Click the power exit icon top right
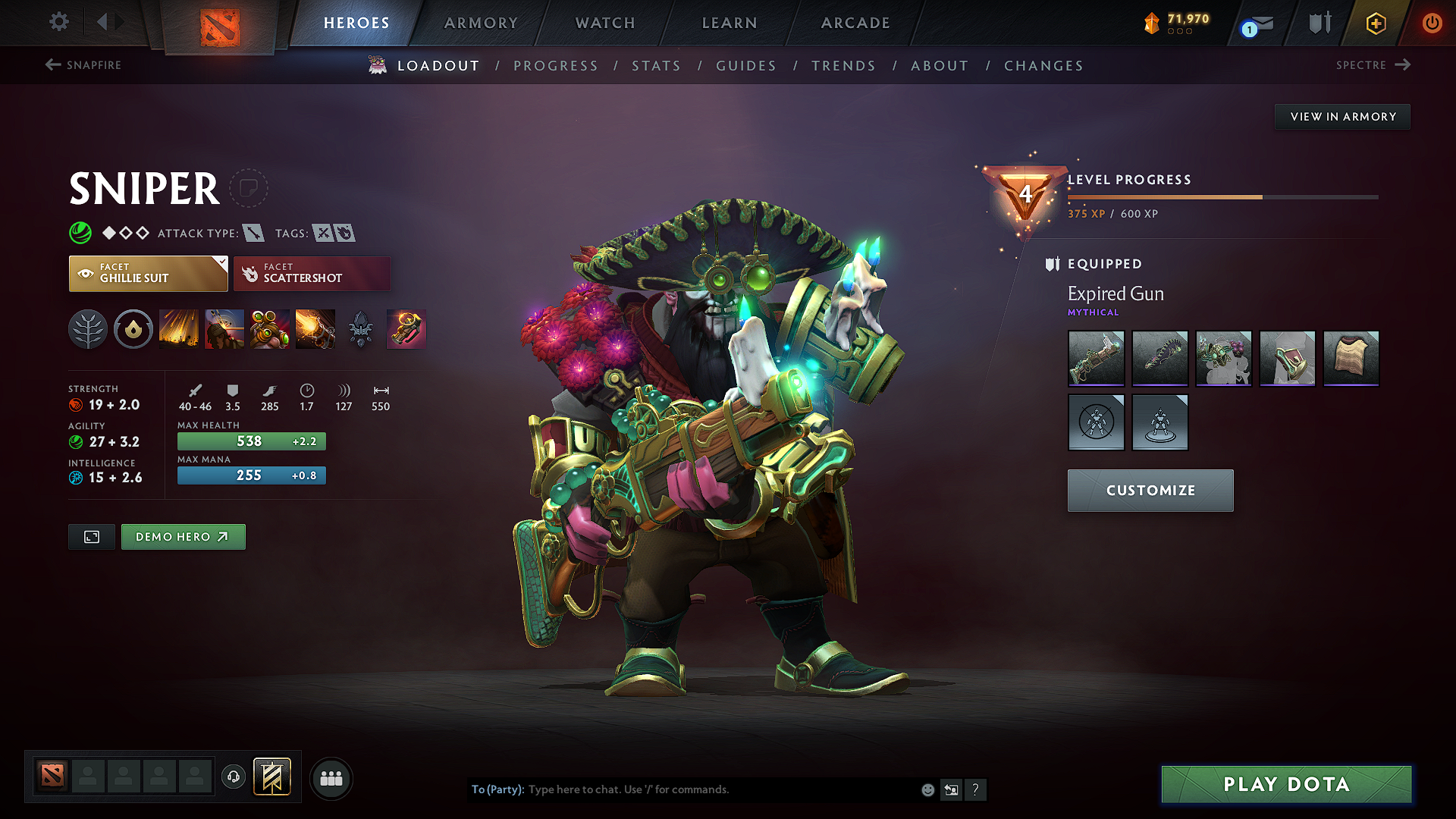Image resolution: width=1456 pixels, height=819 pixels. coord(1432,23)
